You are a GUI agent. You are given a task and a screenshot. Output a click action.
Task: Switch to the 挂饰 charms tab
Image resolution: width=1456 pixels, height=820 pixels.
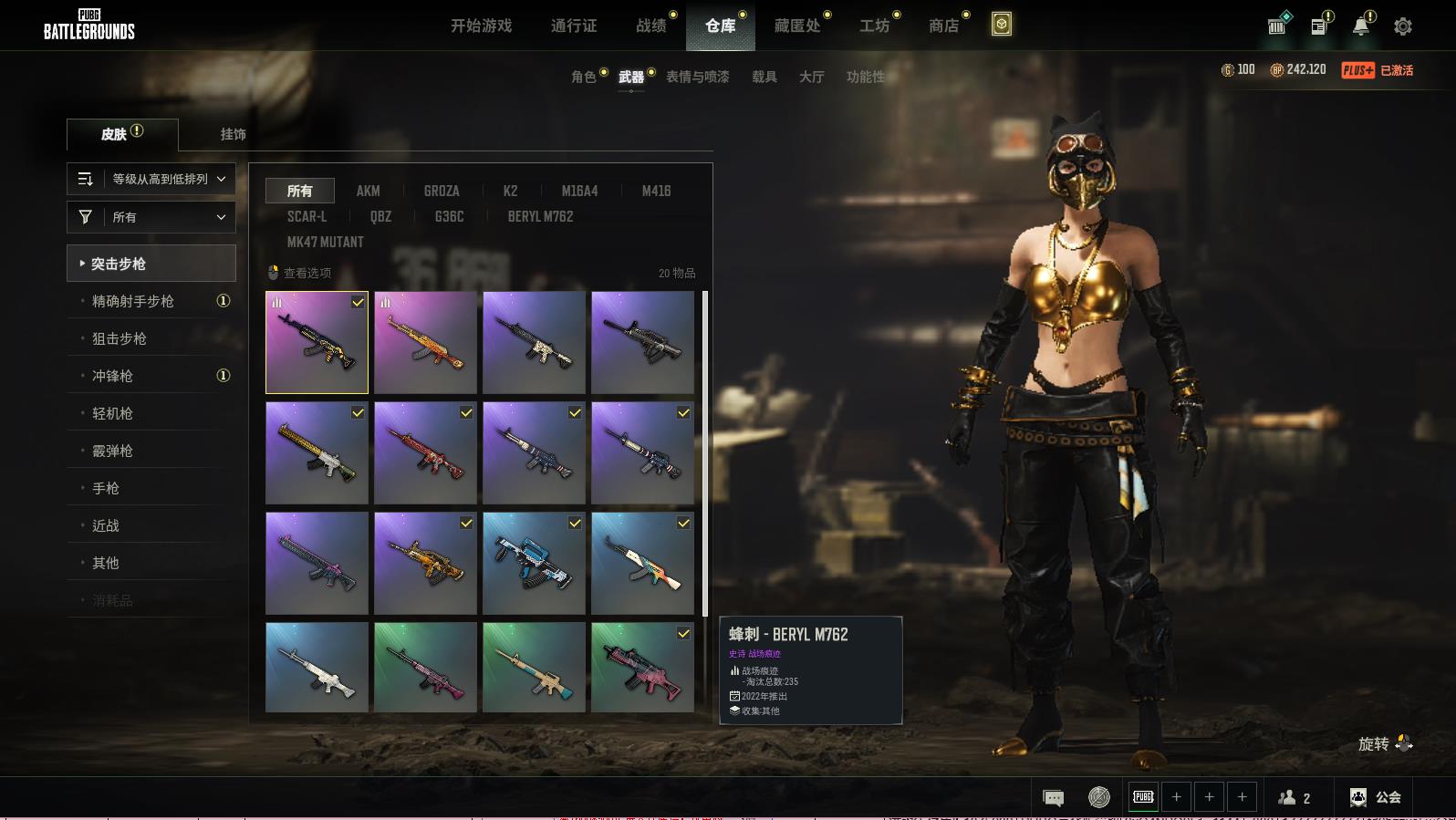coord(233,134)
